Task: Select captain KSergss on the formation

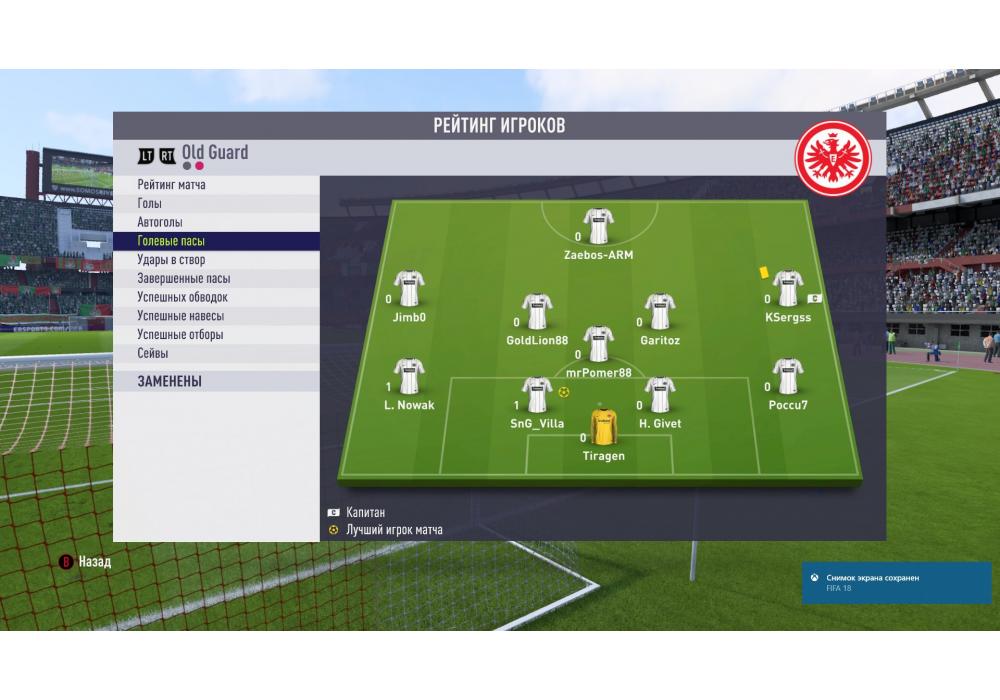Action: tap(788, 289)
